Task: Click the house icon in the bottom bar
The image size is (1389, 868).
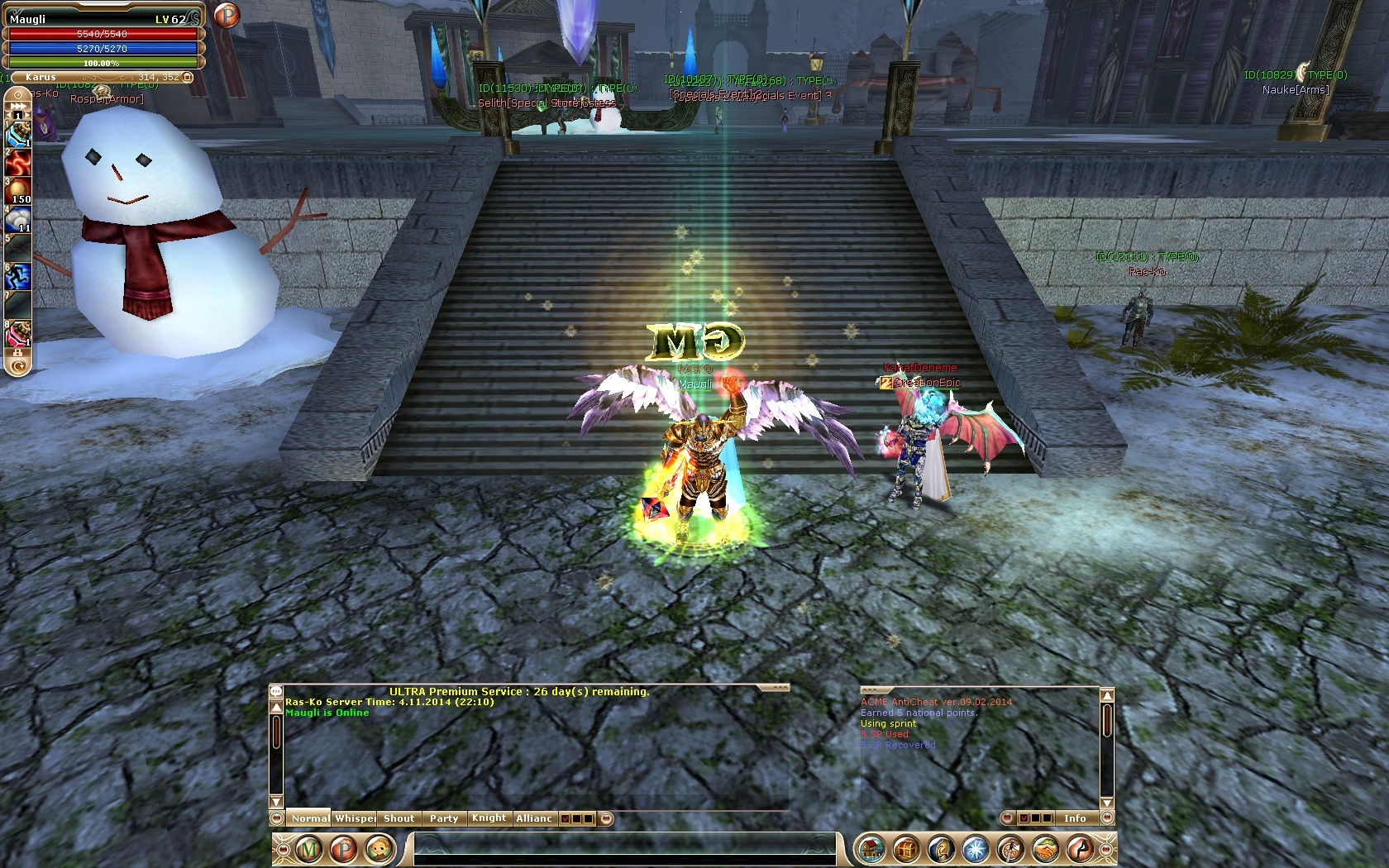Action: 871,849
